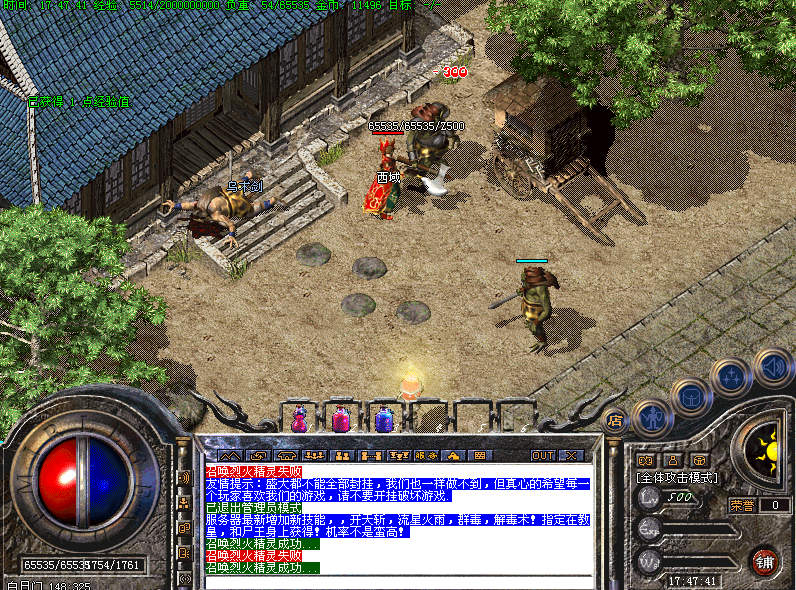Click the chat input line below messages

398,581
